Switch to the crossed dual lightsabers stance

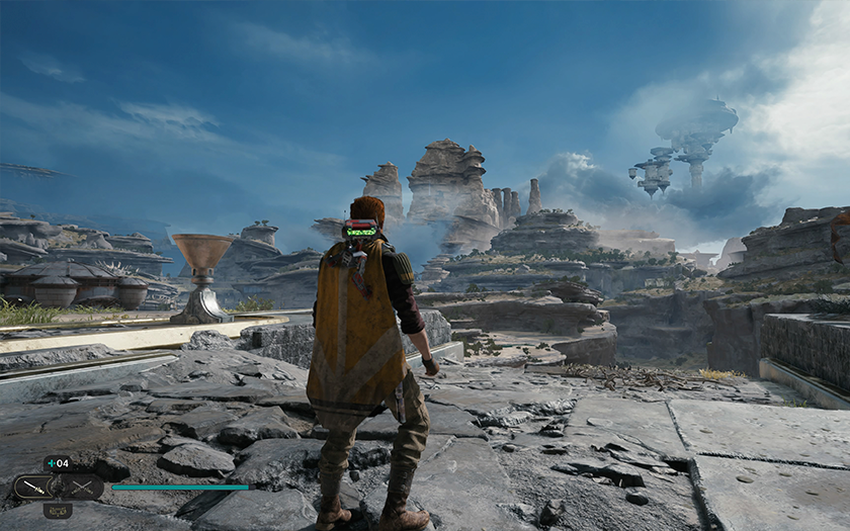click(x=82, y=487)
